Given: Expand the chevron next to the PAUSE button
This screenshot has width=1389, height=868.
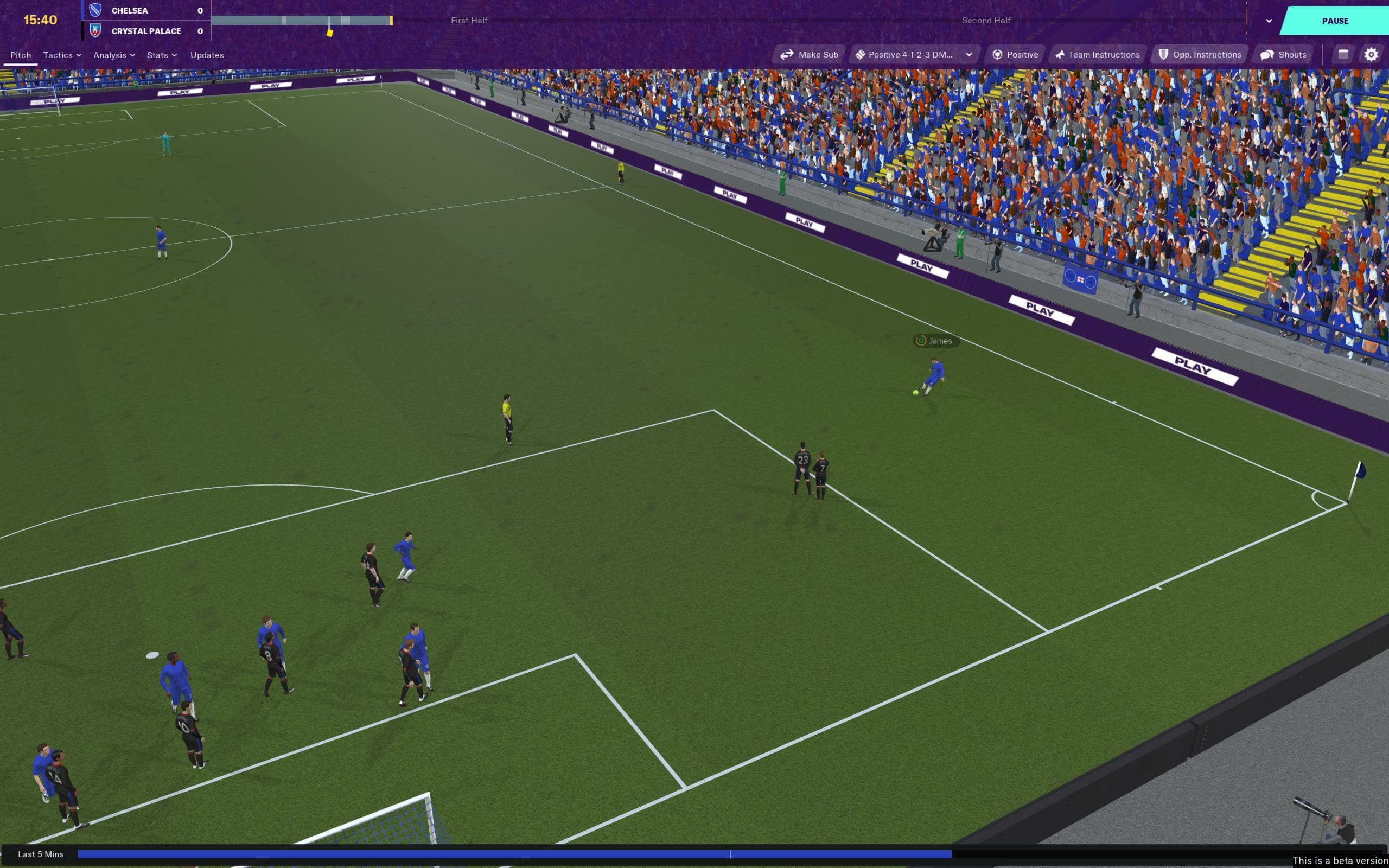Looking at the screenshot, I should coord(1268,20).
